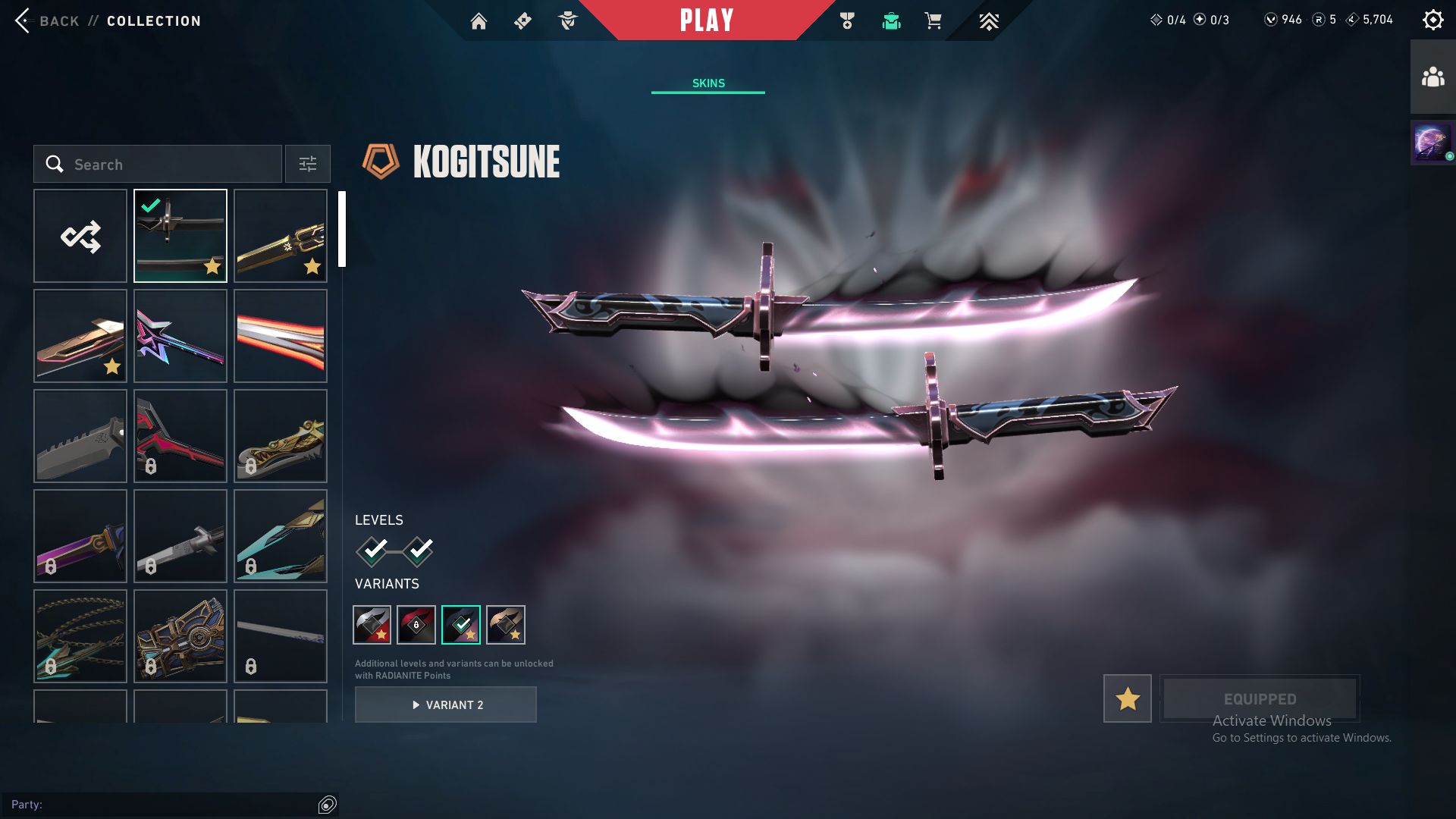Select the grey serrated combat knife skin
Viewport: 1456px width, 819px height.
tap(80, 436)
